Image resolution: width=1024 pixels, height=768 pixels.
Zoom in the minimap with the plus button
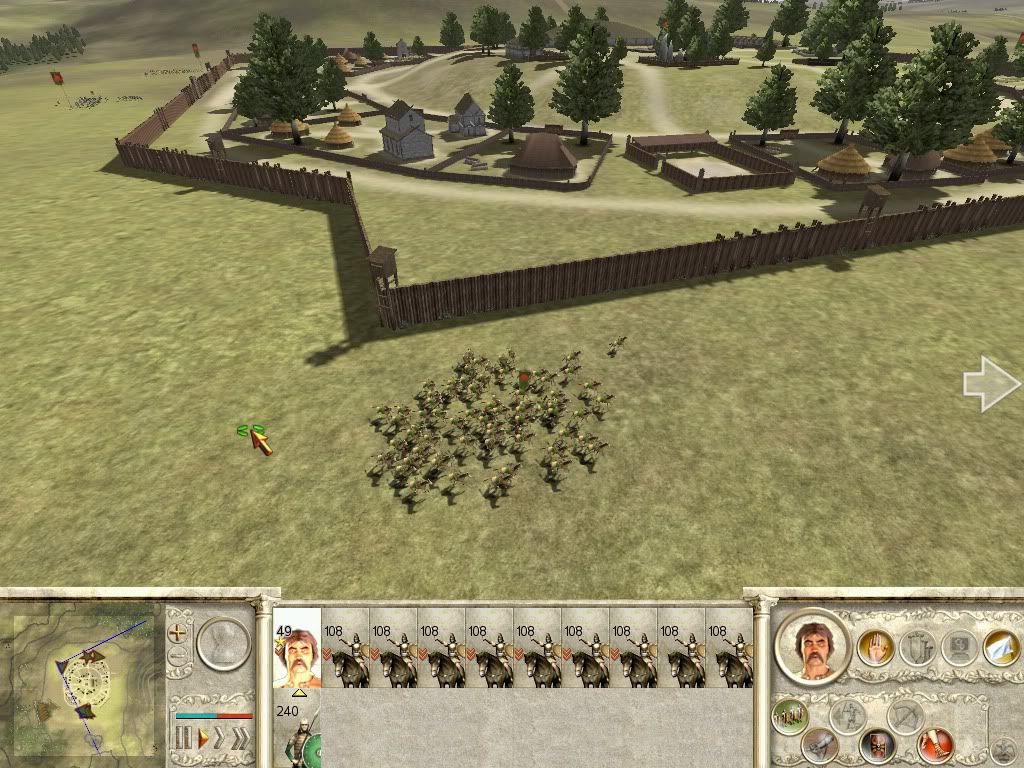tap(179, 633)
